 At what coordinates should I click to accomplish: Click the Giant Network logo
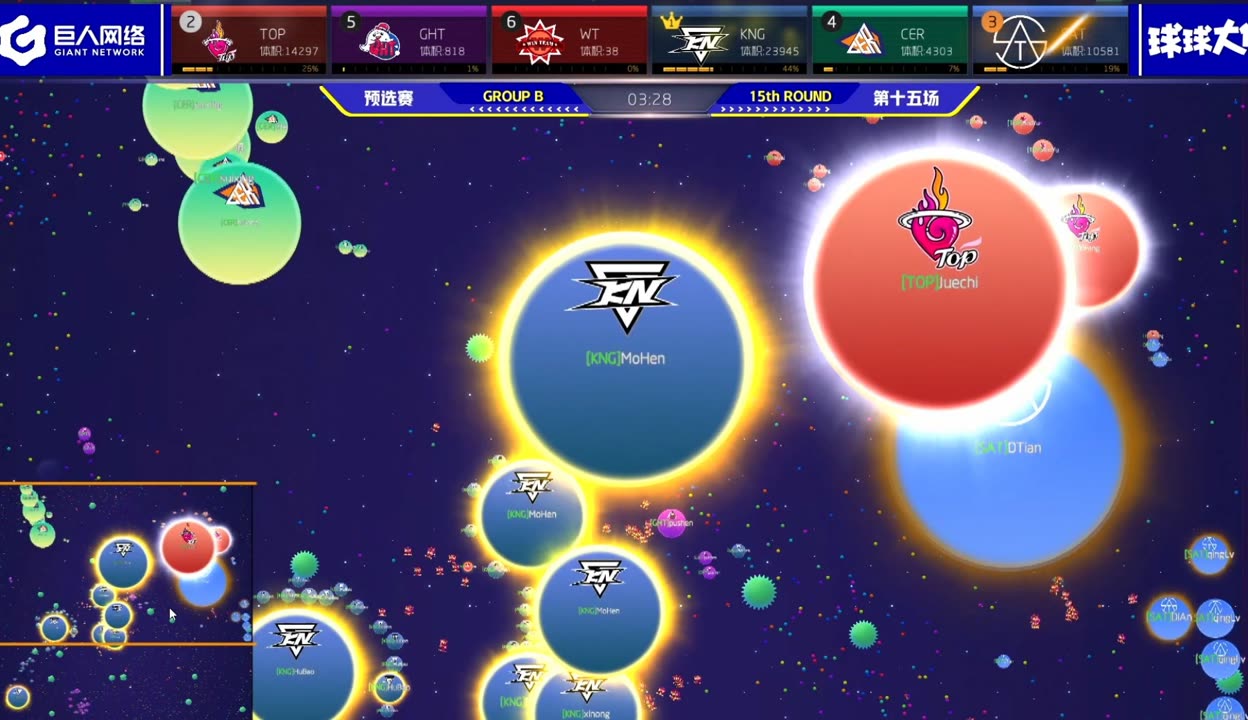(79, 40)
